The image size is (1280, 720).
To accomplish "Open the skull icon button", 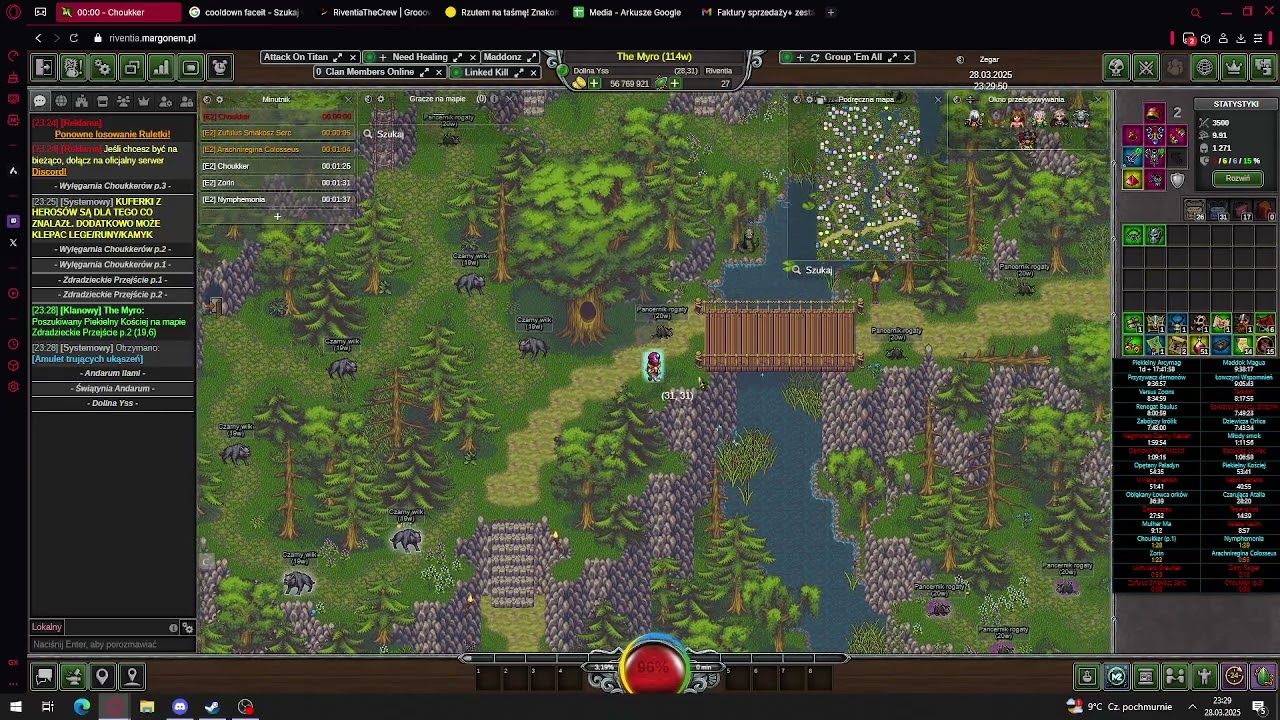I will pyautogui.click(x=1116, y=67).
